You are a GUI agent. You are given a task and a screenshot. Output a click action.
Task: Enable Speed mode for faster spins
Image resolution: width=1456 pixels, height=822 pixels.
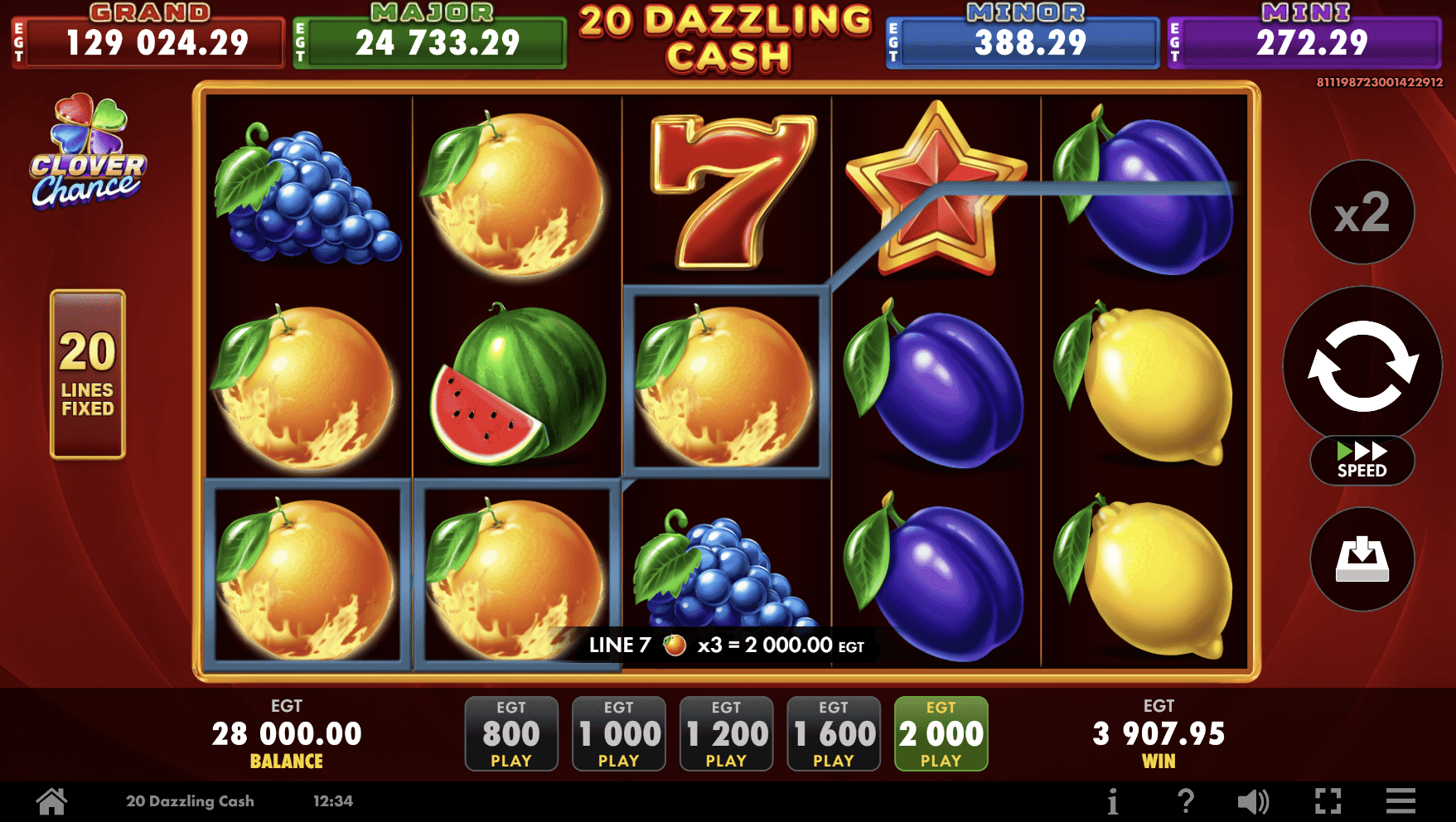click(x=1362, y=462)
